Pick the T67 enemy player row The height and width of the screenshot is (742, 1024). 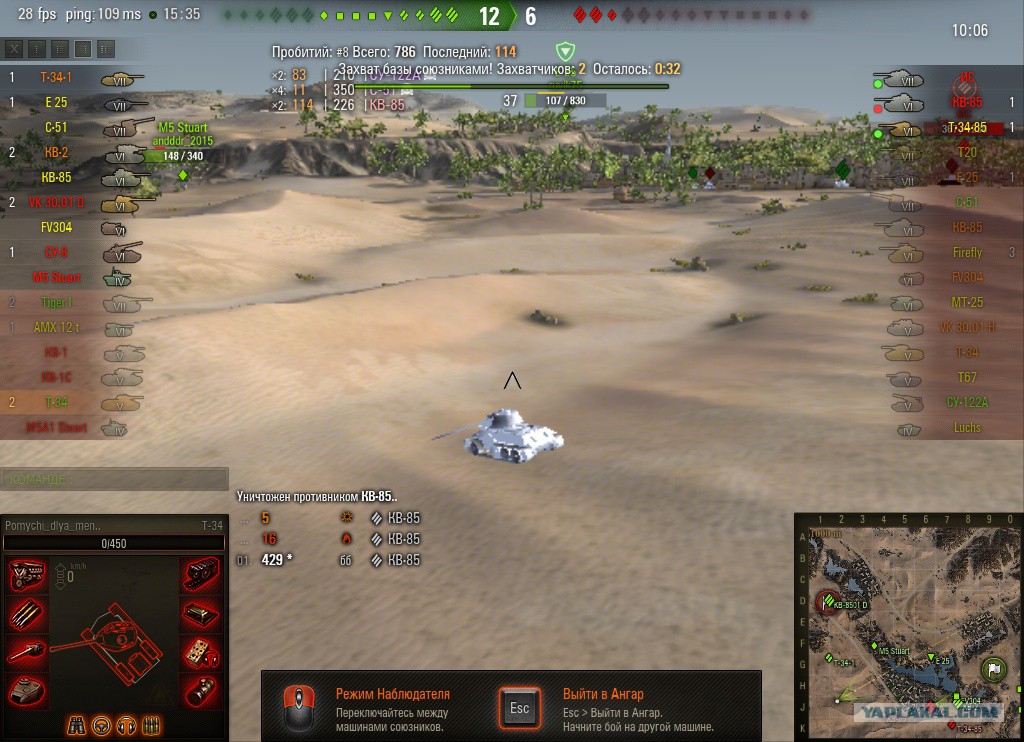point(966,377)
